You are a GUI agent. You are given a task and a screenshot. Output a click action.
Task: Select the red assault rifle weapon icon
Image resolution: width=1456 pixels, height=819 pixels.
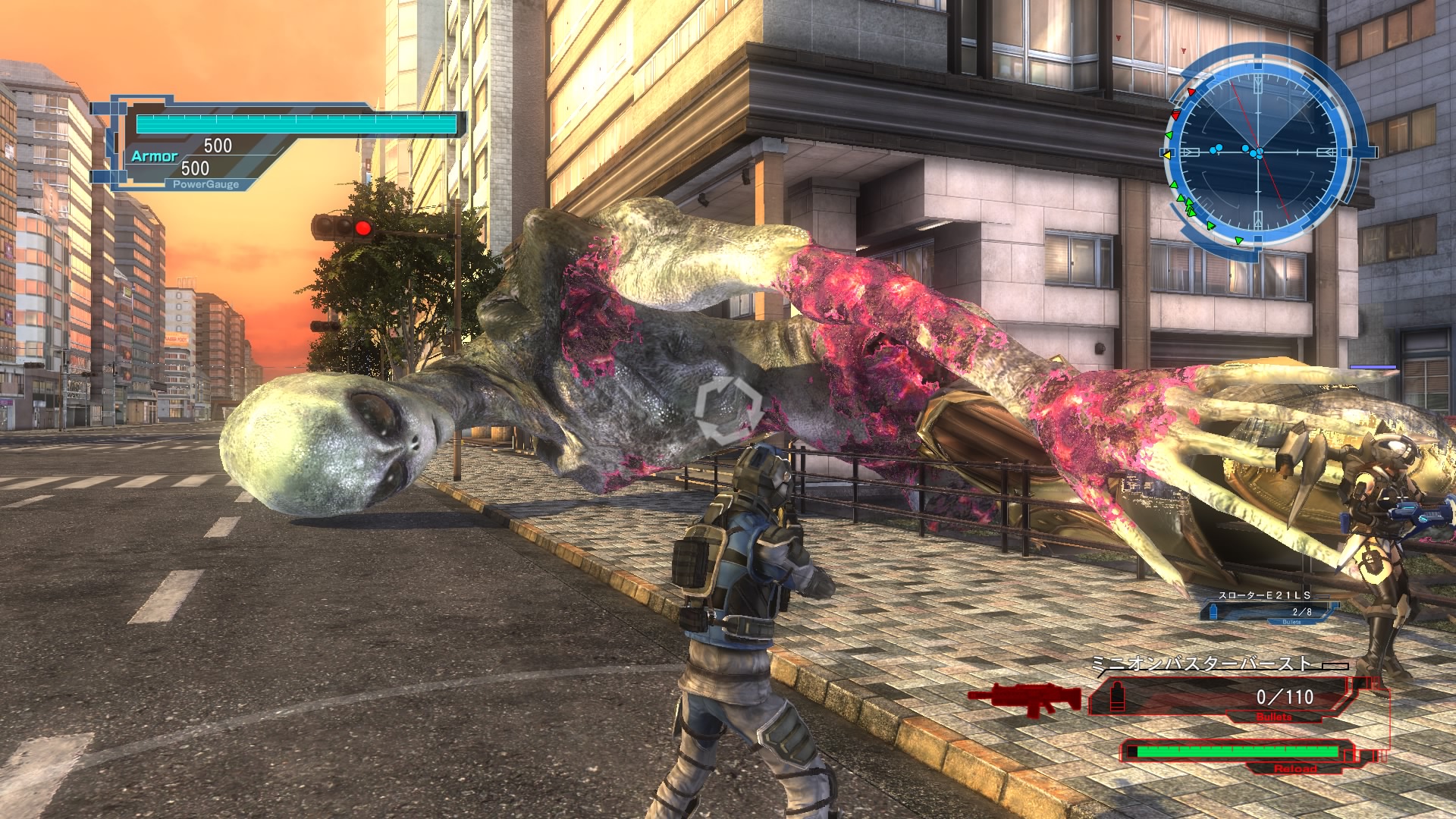[1025, 698]
